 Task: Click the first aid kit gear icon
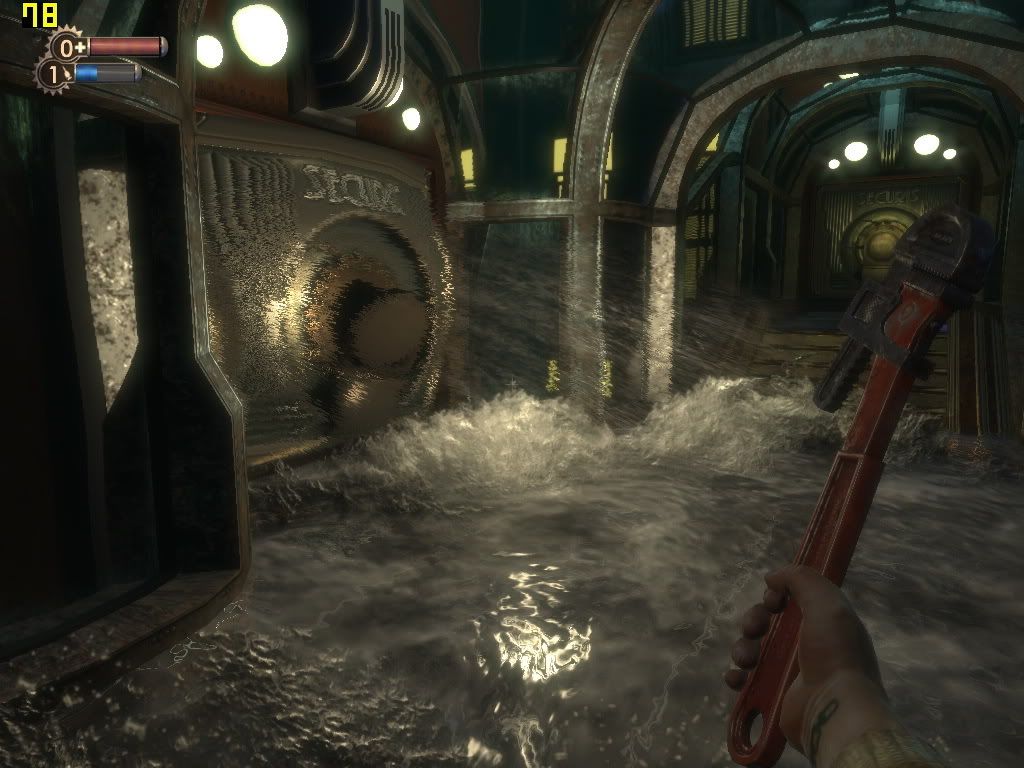pyautogui.click(x=69, y=47)
